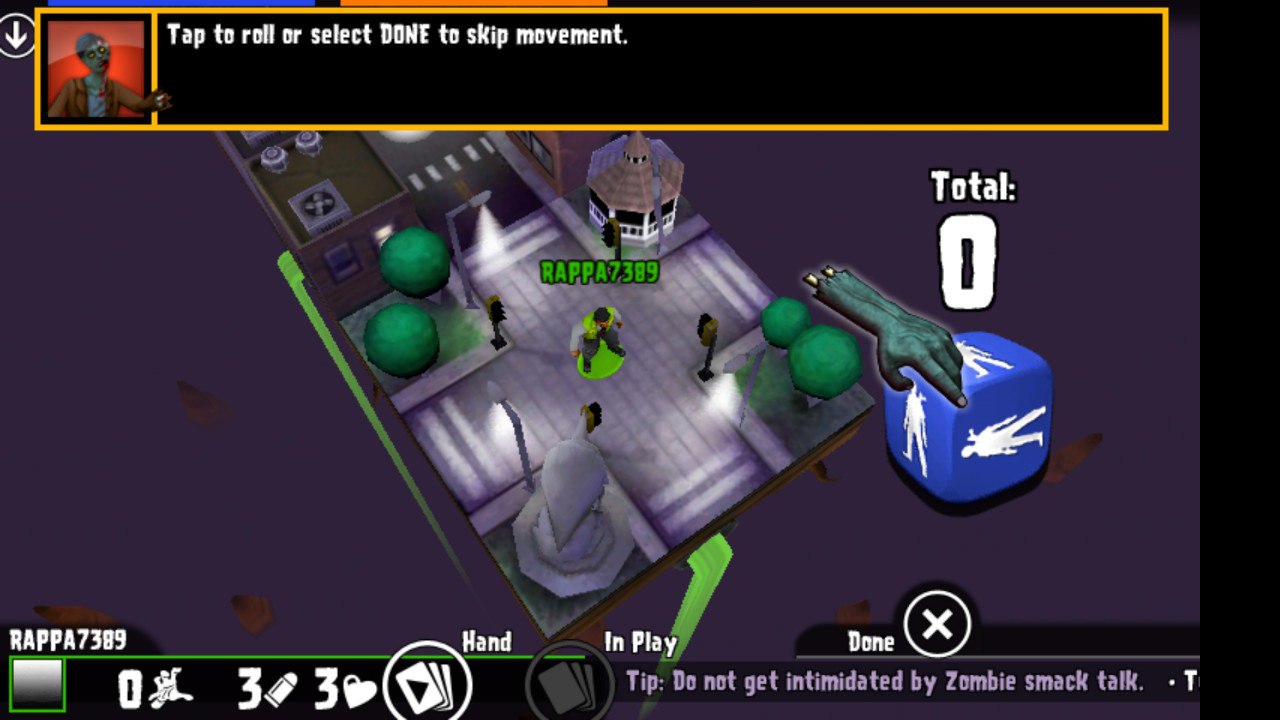Select Done to skip movement

[937, 625]
